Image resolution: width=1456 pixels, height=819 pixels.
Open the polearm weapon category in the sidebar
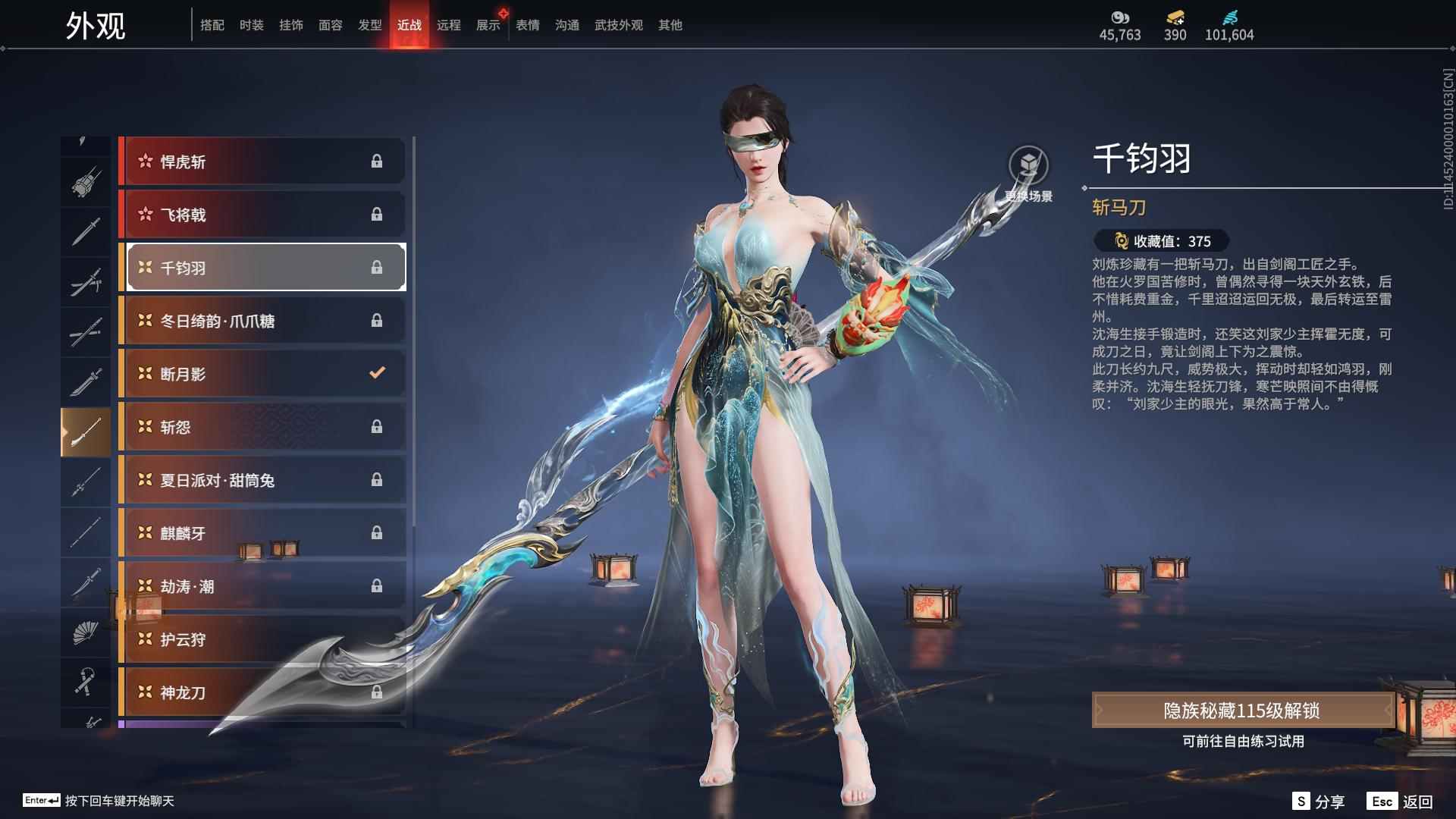pyautogui.click(x=85, y=430)
